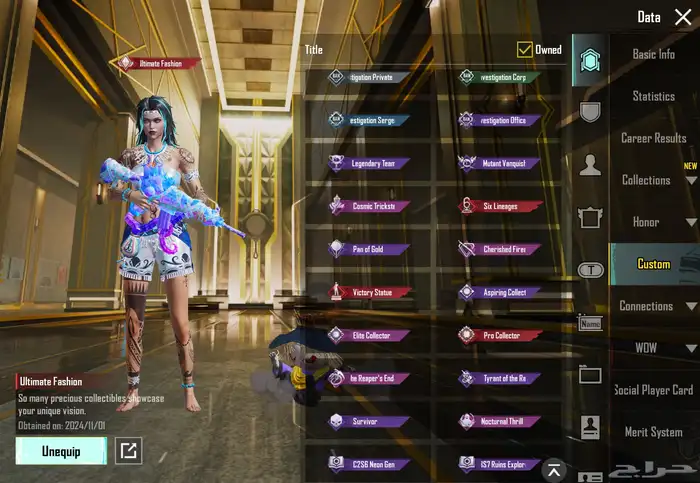Screen dimensions: 700x483
Task: Open Social Player Card
Action: [653, 390]
